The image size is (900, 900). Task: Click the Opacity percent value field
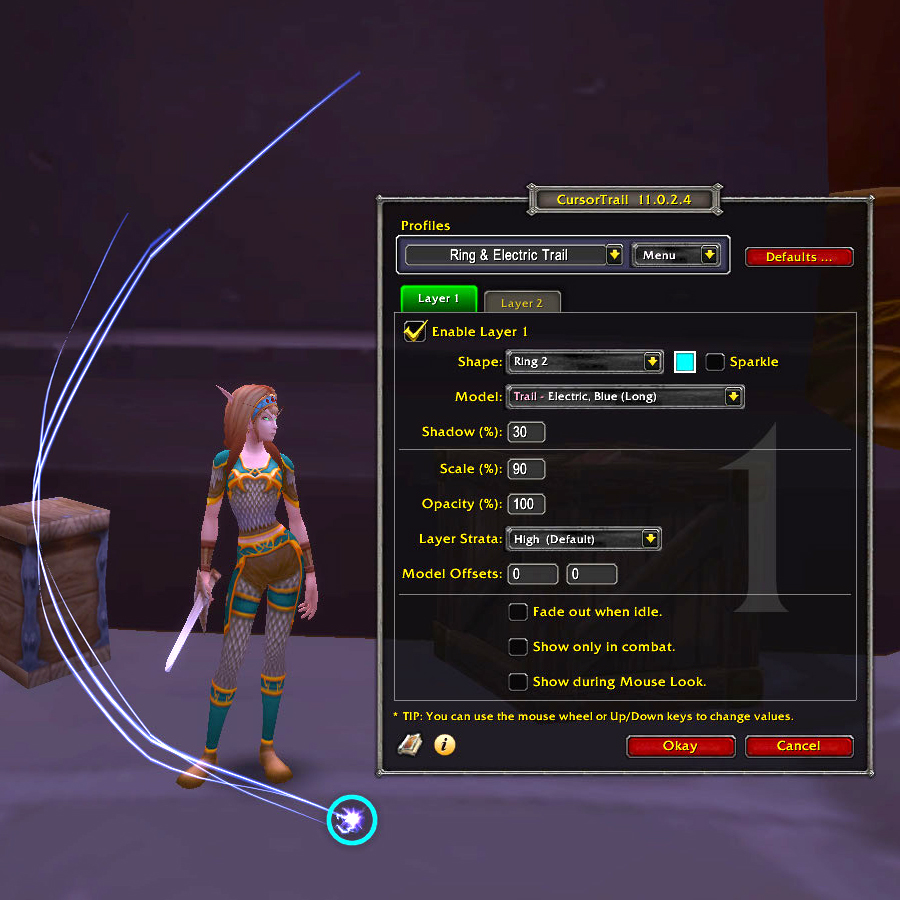point(526,504)
